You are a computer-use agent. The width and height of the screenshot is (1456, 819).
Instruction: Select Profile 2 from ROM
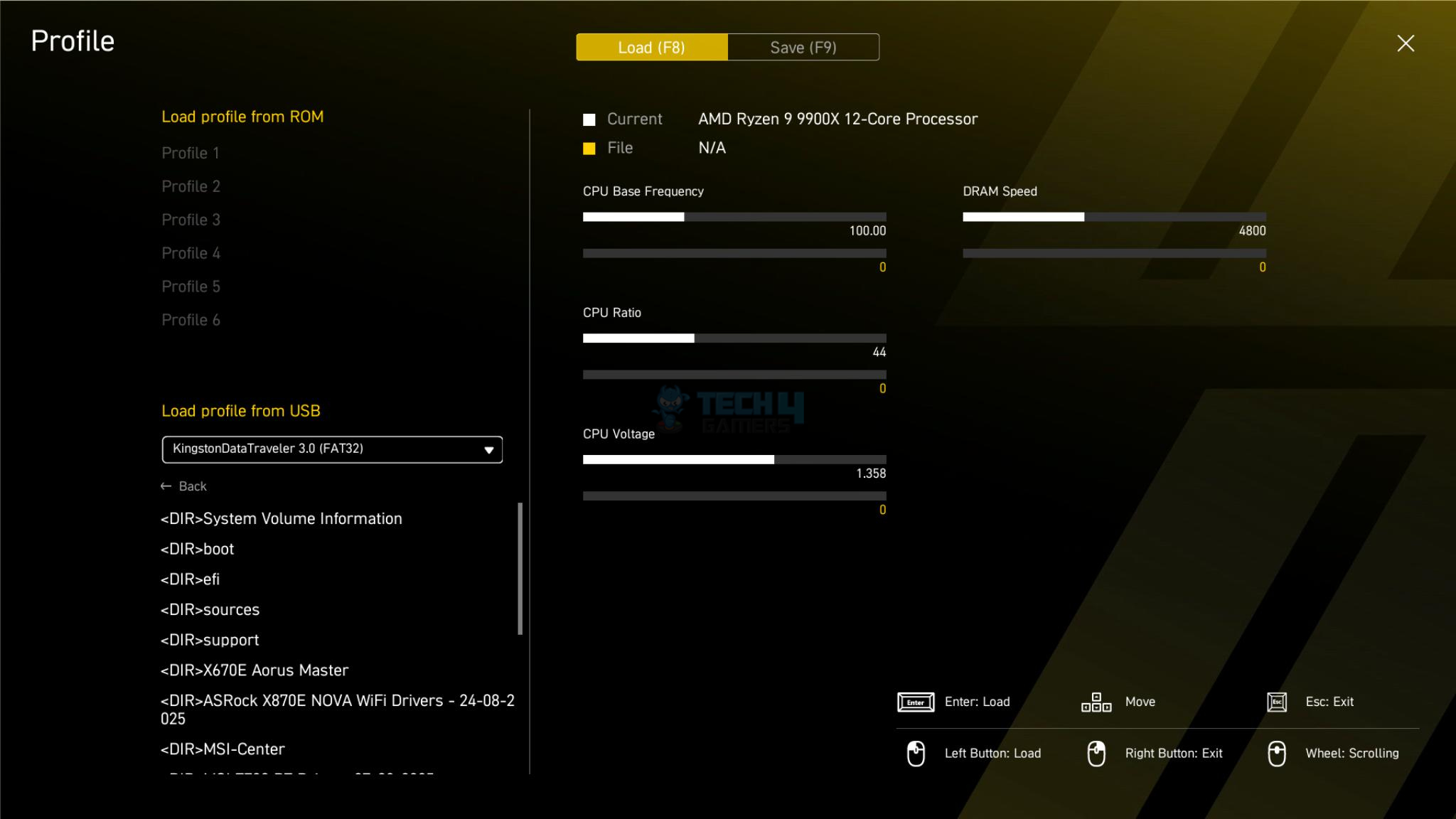coord(191,186)
